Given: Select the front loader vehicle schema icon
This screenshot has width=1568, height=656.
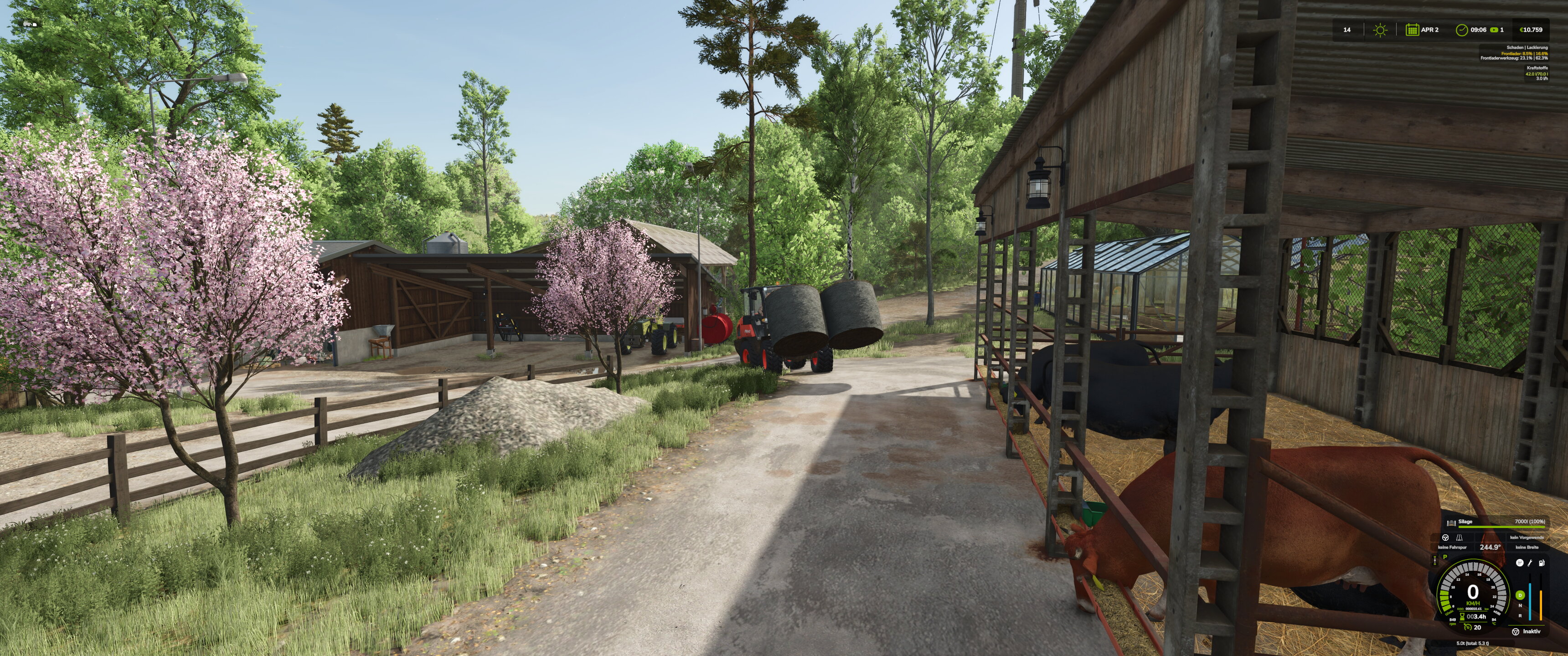Looking at the screenshot, I should tap(31, 24).
